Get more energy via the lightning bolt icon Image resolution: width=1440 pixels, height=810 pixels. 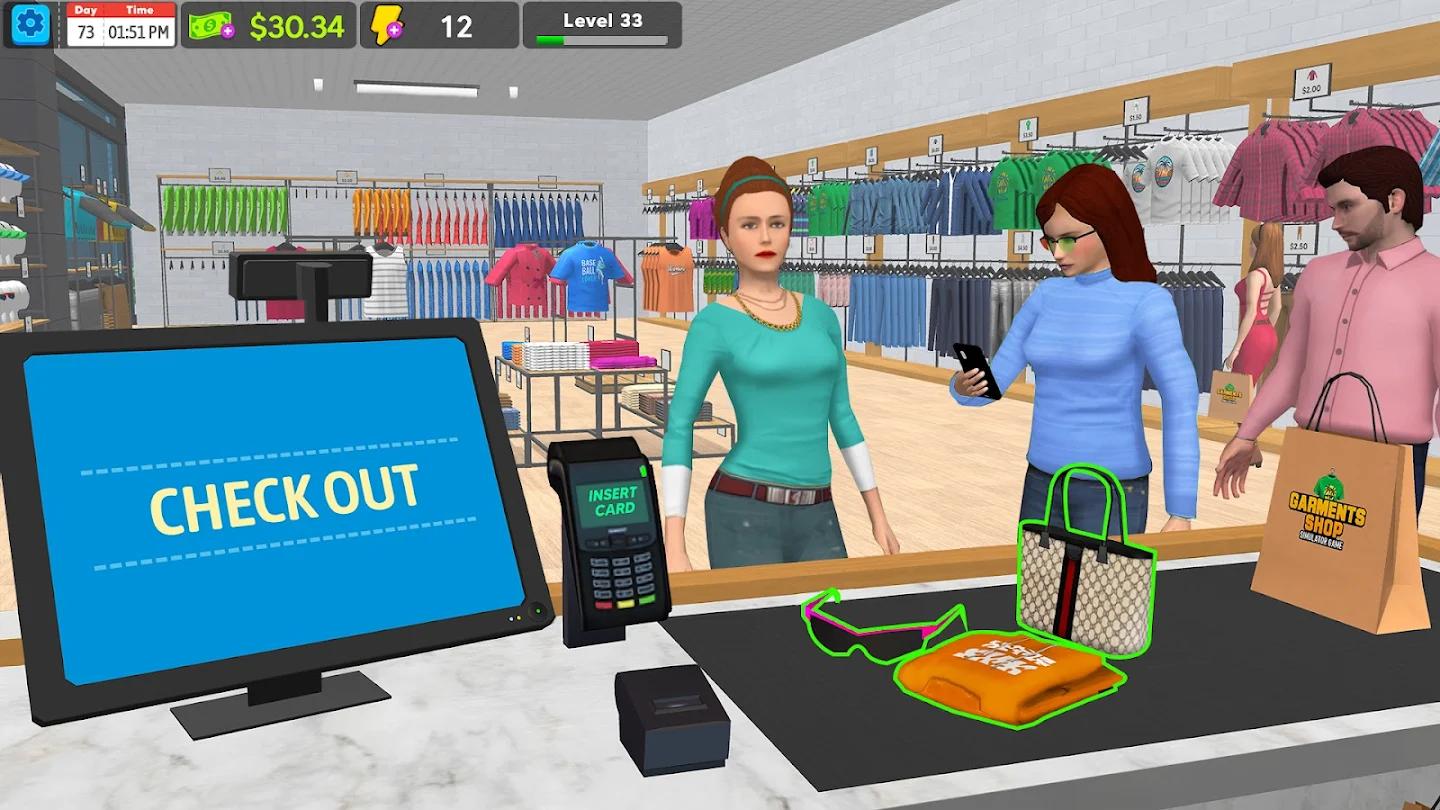[387, 26]
